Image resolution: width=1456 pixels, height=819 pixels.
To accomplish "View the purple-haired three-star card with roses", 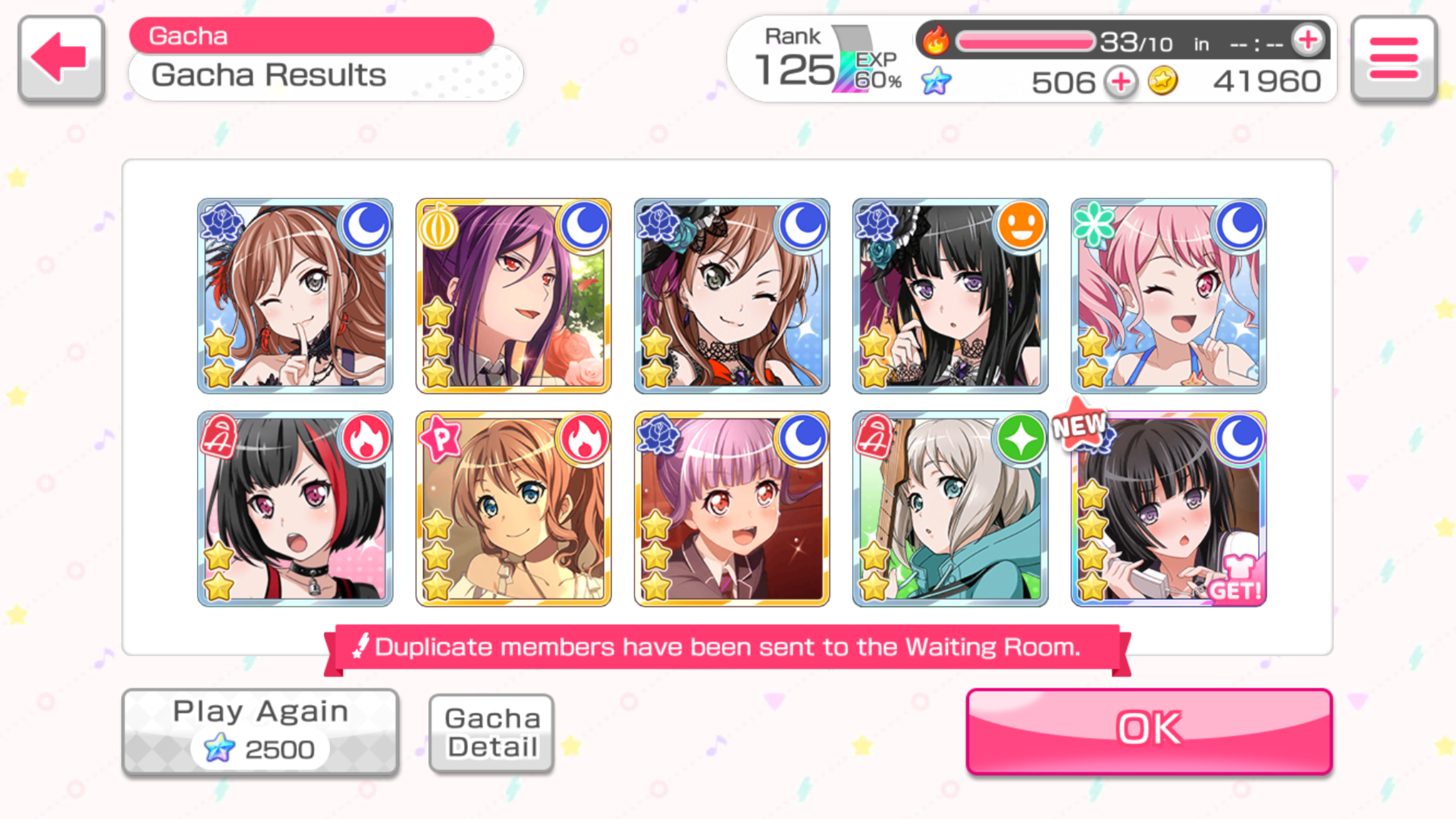I will click(x=513, y=296).
